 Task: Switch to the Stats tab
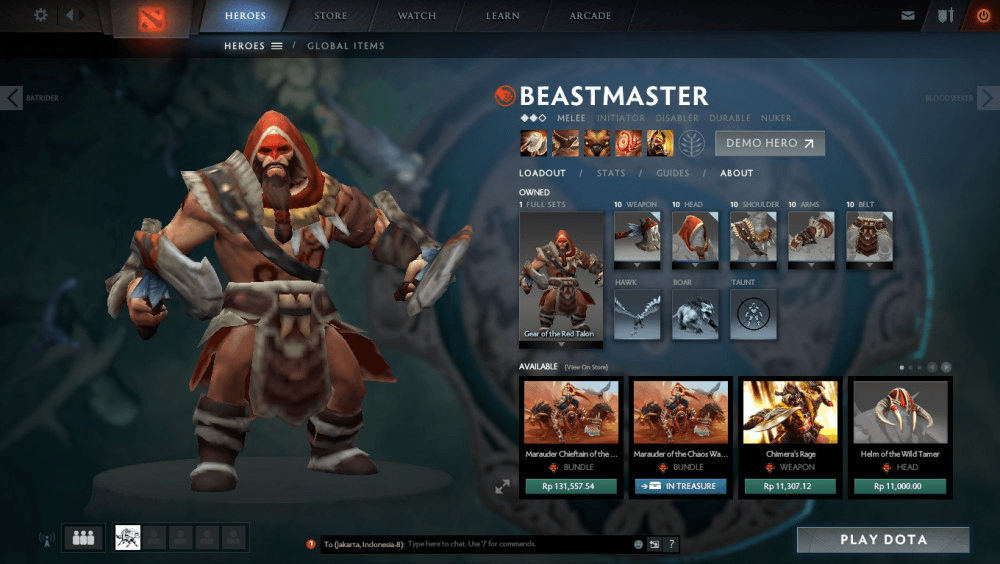click(x=610, y=173)
